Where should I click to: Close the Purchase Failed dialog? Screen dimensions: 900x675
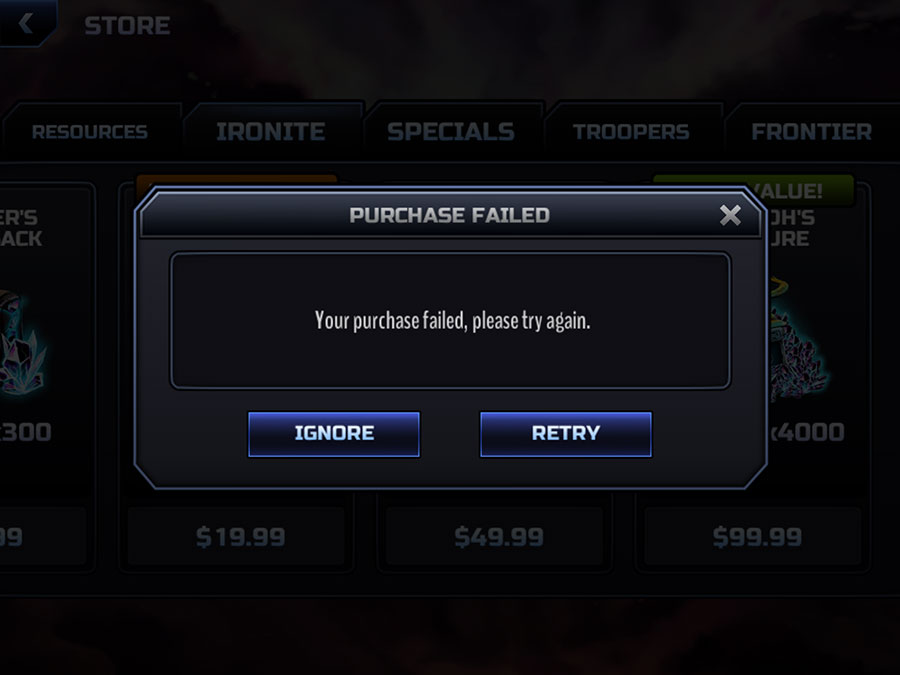point(731,215)
